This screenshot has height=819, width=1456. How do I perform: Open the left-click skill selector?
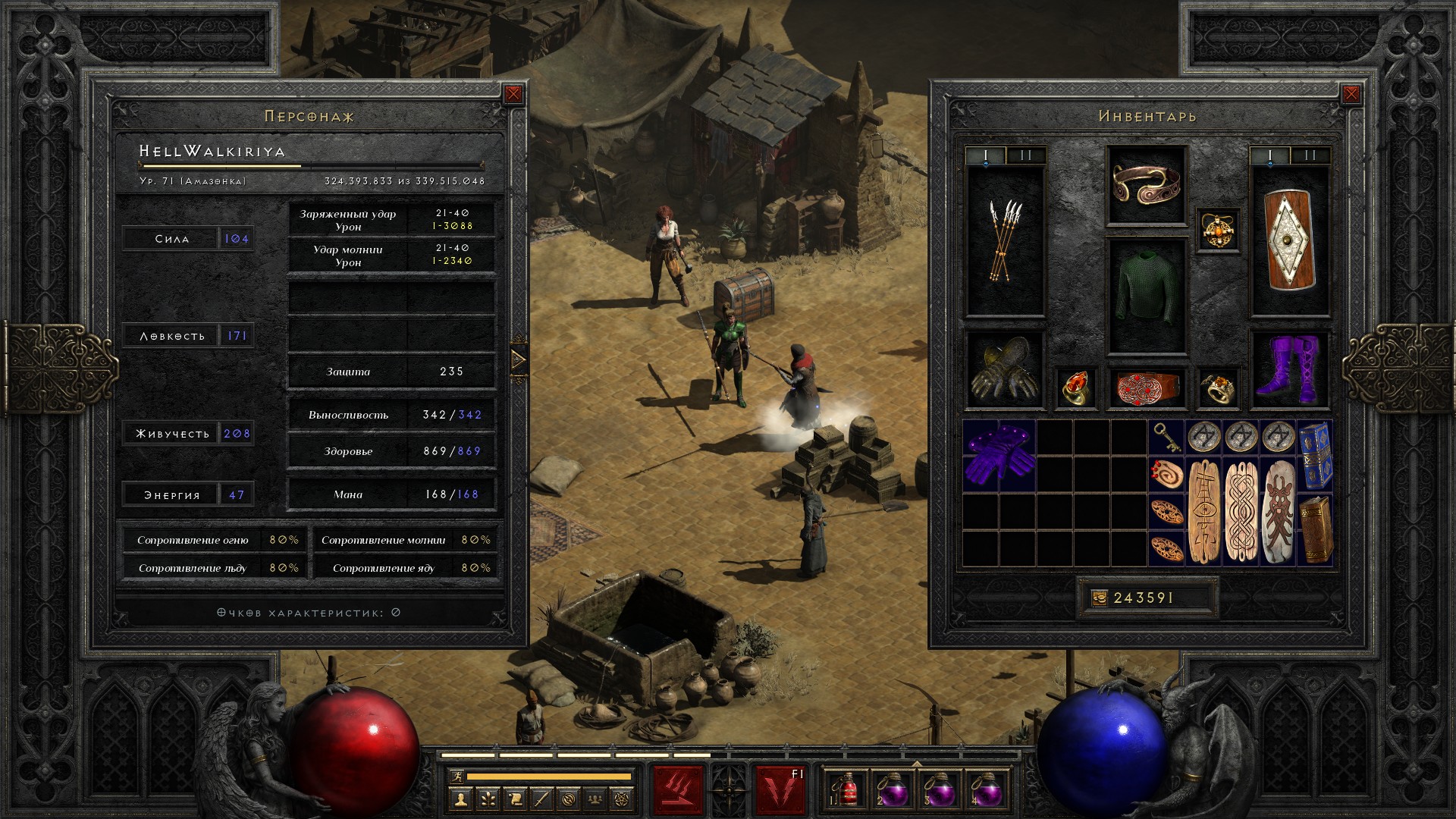tap(679, 789)
